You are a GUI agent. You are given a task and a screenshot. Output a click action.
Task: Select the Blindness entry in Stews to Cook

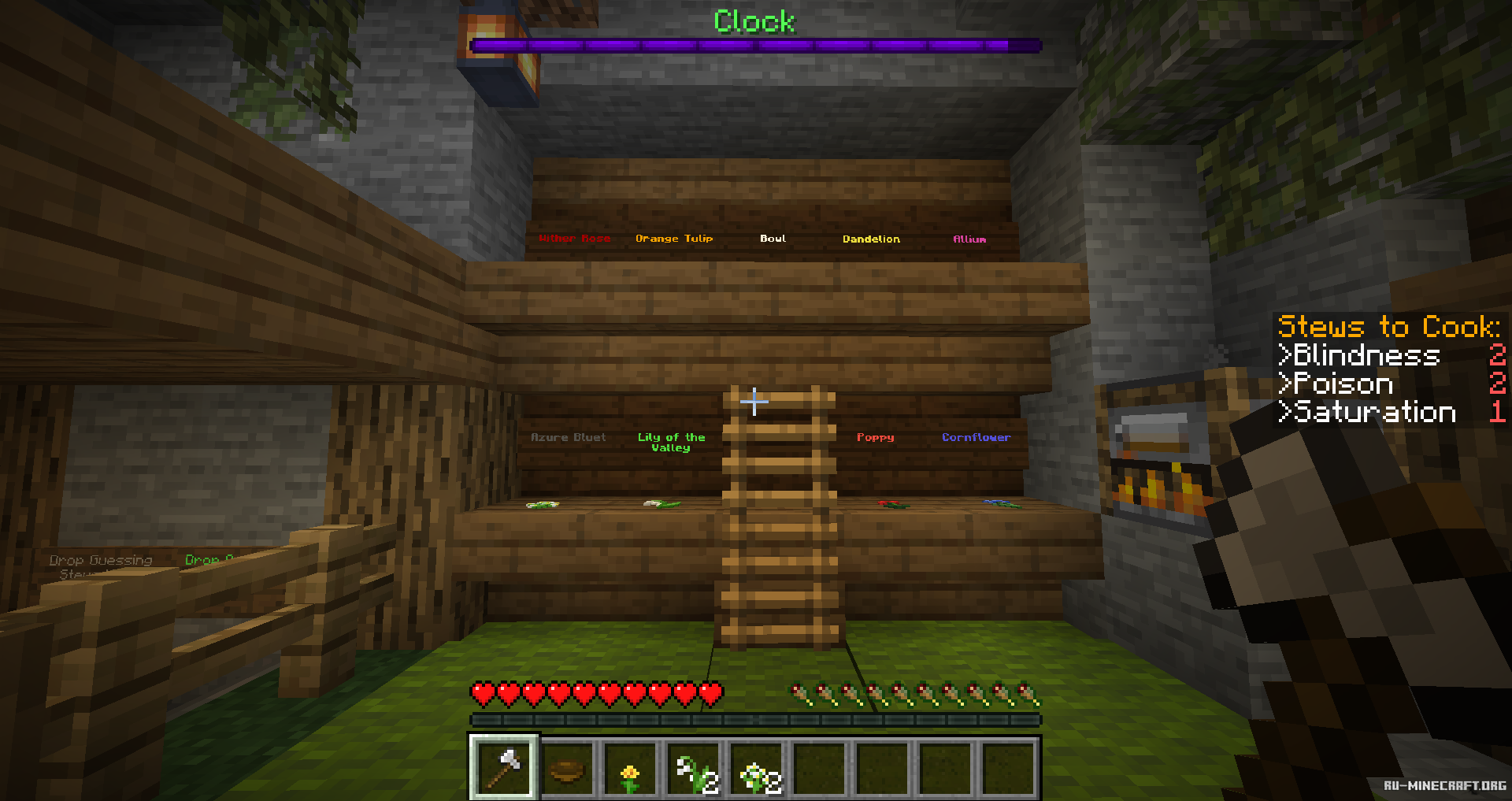1360,356
